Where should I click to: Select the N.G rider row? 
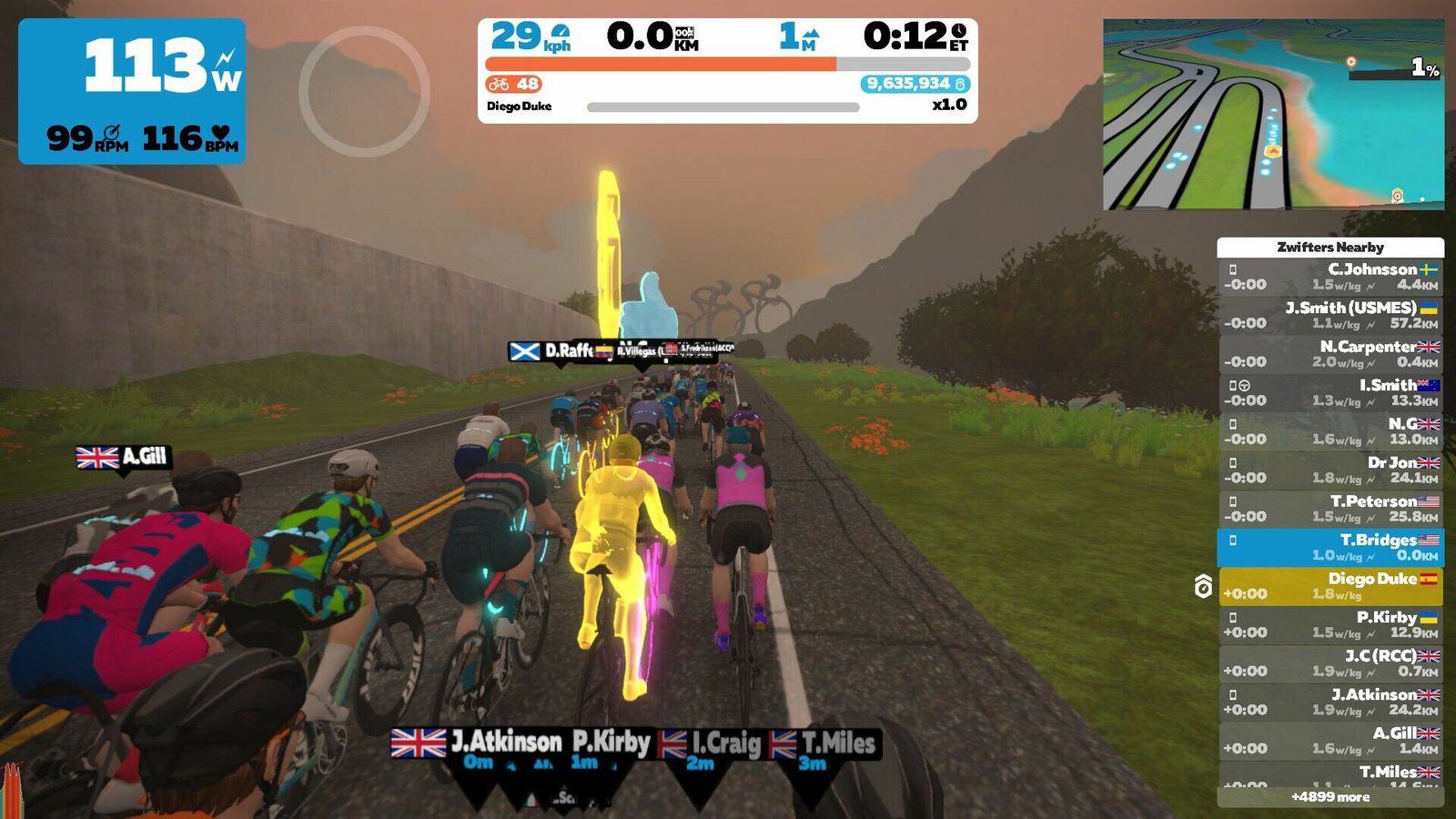1330,431
